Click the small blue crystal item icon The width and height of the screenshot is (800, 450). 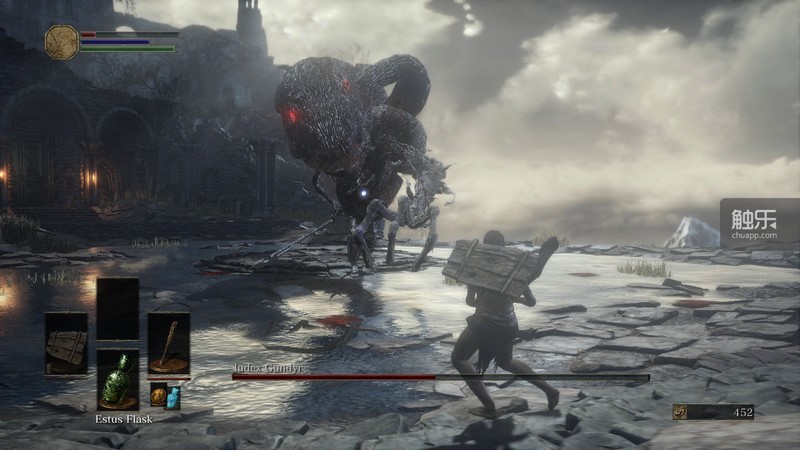pyautogui.click(x=173, y=396)
